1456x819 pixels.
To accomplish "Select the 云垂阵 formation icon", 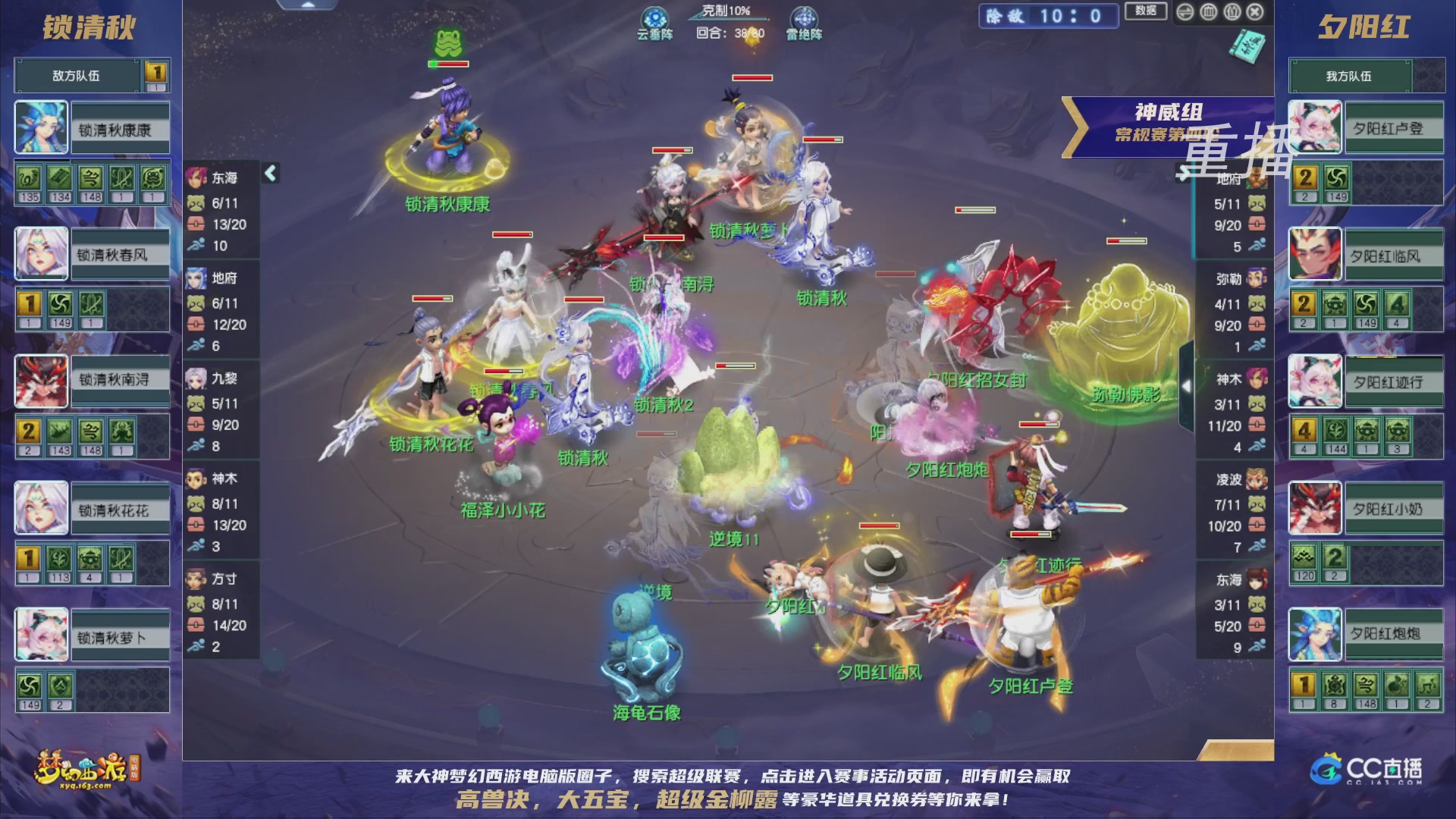I will [654, 17].
